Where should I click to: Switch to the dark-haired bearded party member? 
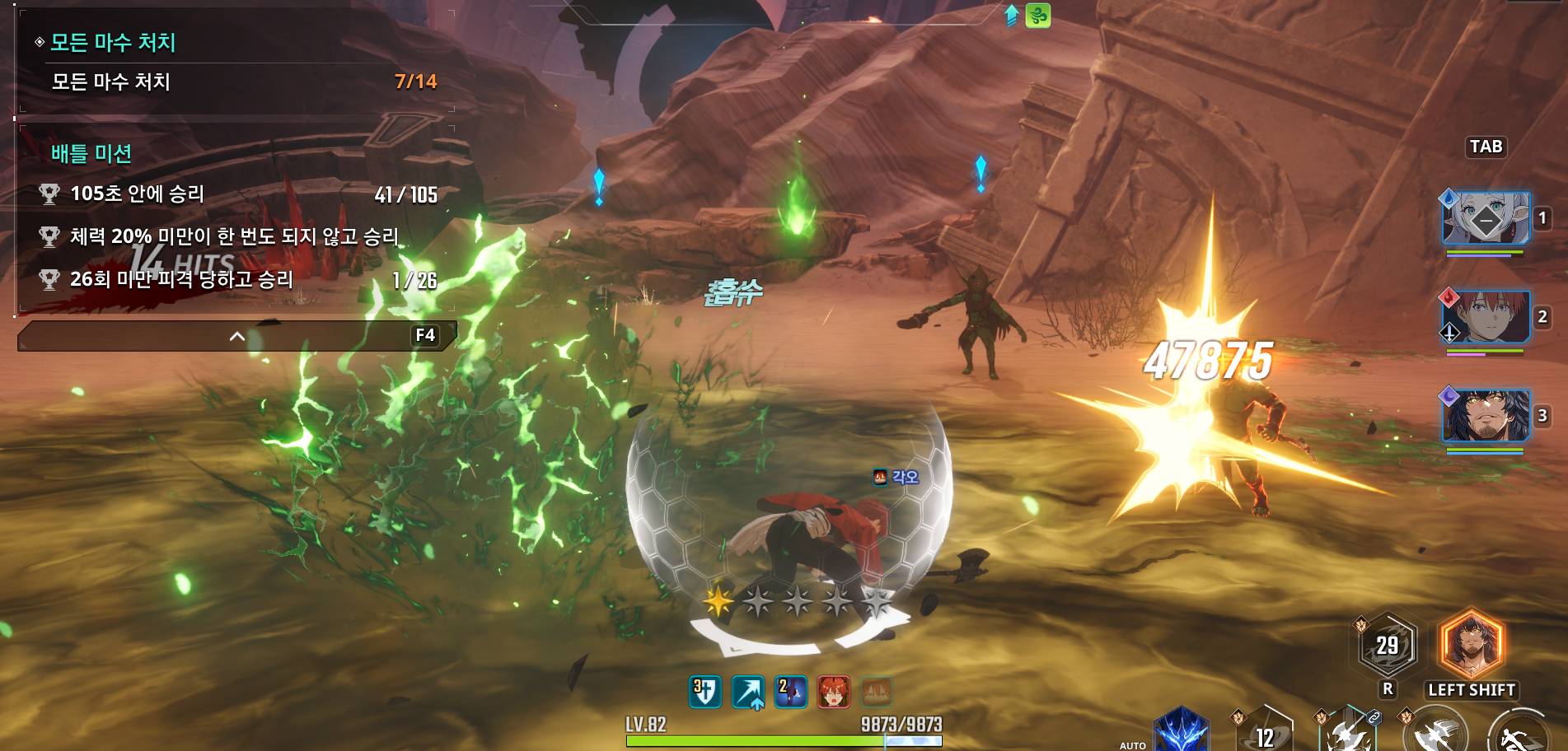(x=1485, y=416)
